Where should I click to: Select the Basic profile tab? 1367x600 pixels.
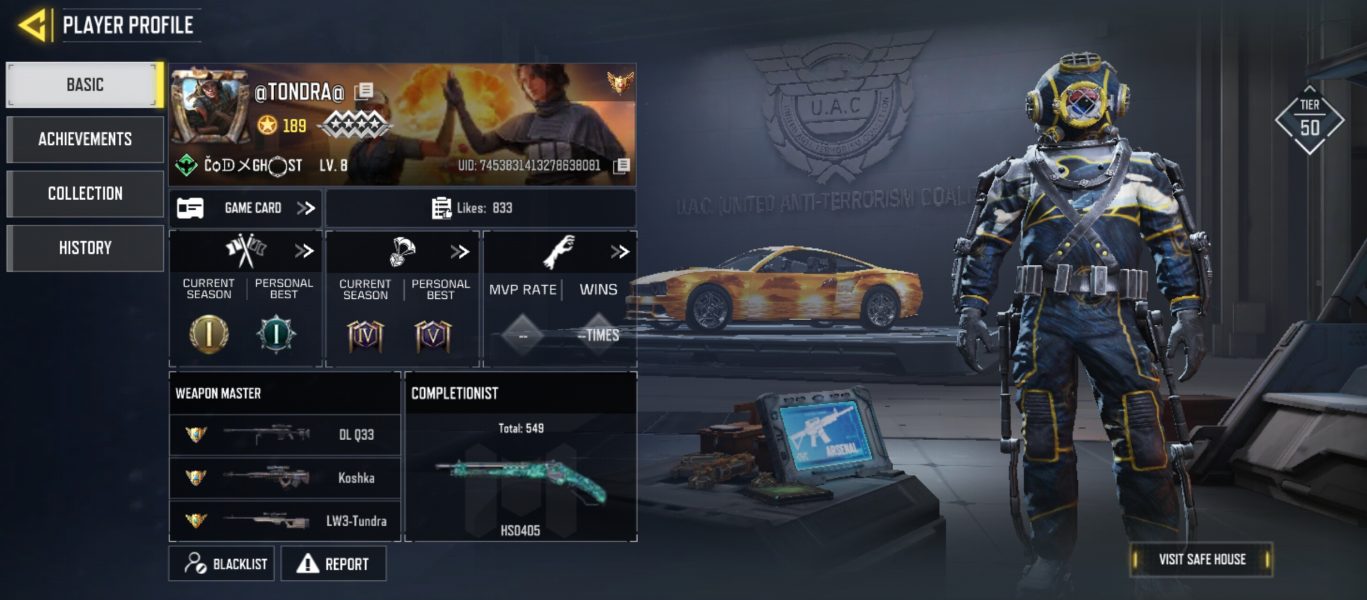85,85
